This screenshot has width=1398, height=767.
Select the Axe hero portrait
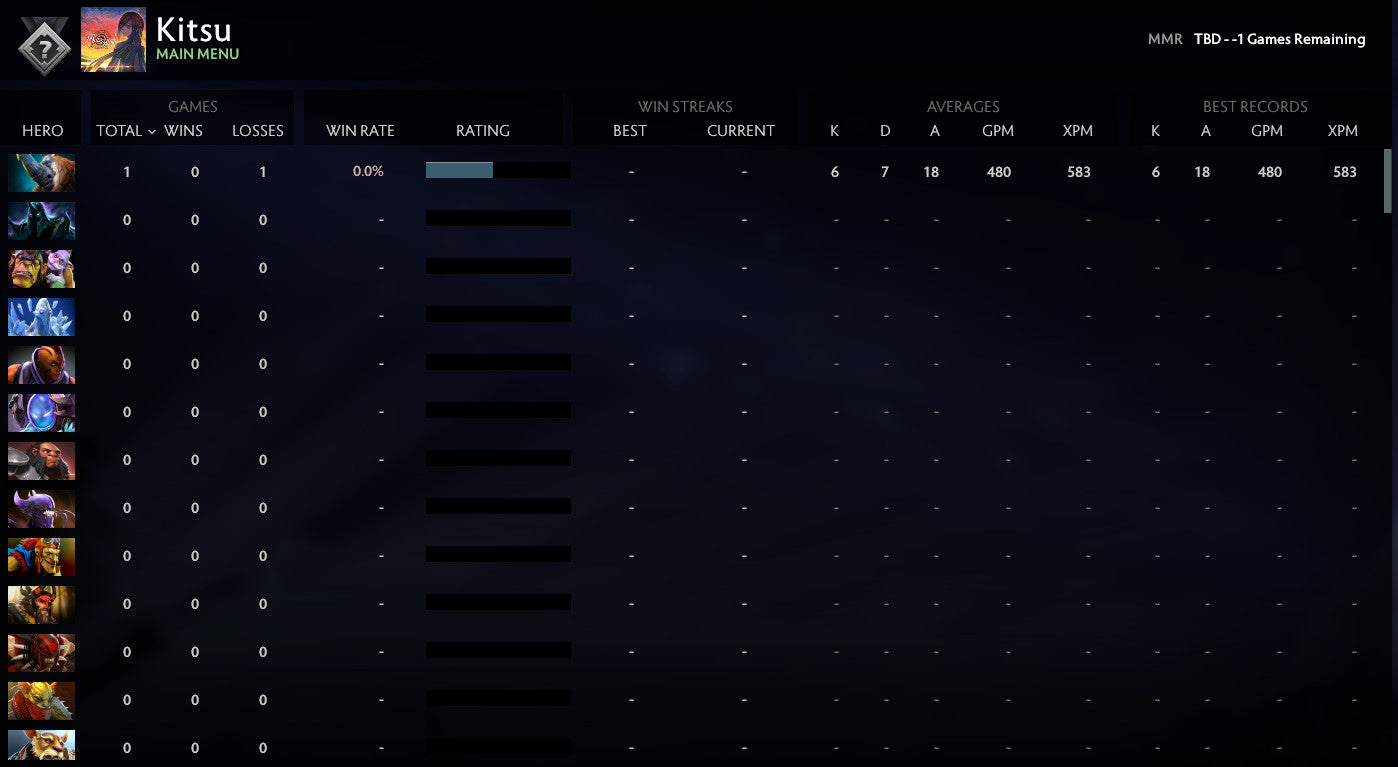click(41, 460)
